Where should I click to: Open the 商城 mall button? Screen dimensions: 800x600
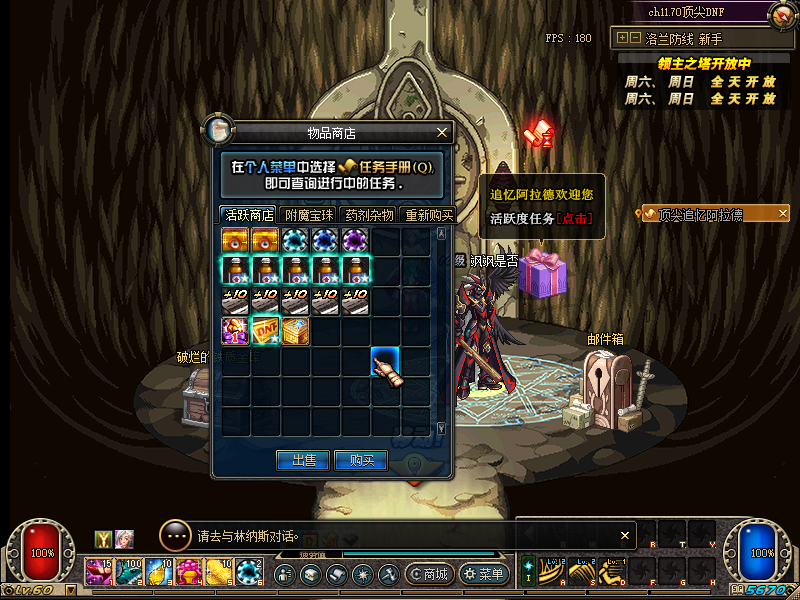429,574
